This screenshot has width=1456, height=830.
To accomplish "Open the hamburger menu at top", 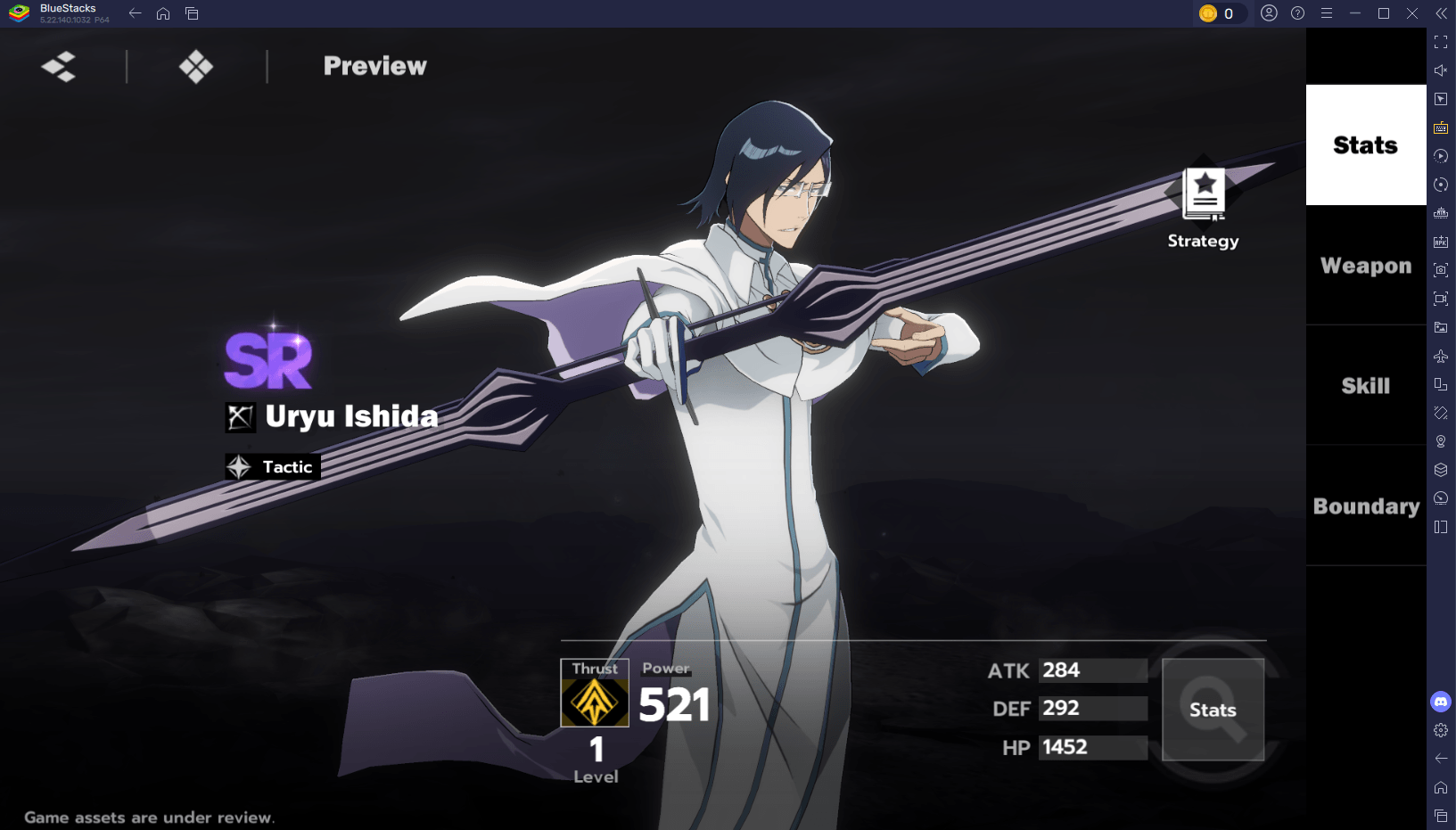I will 1328,13.
